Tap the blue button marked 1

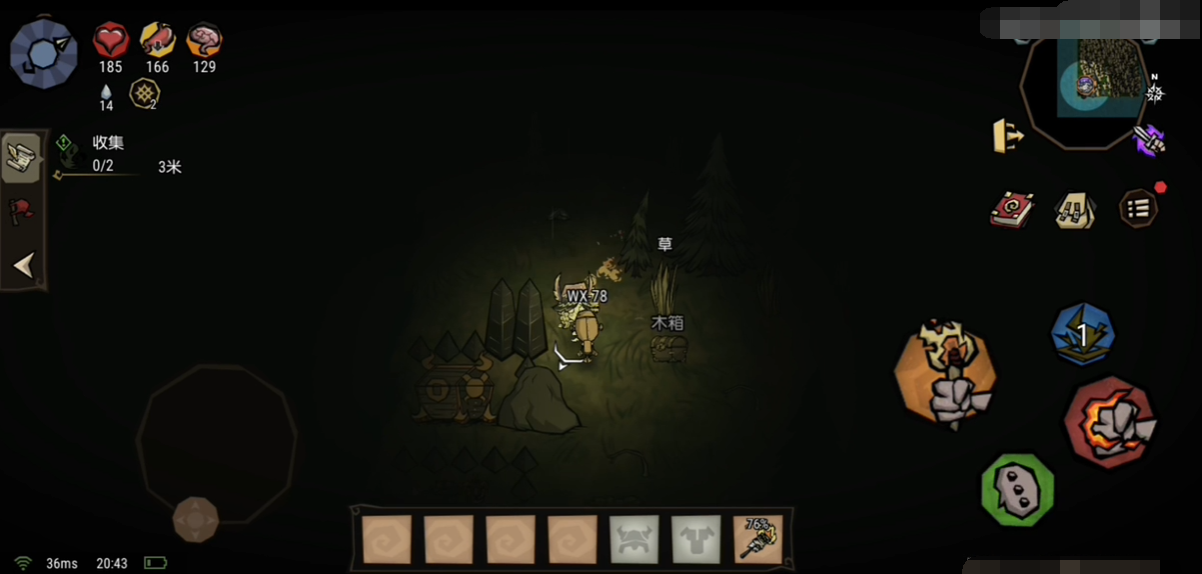coord(1083,334)
